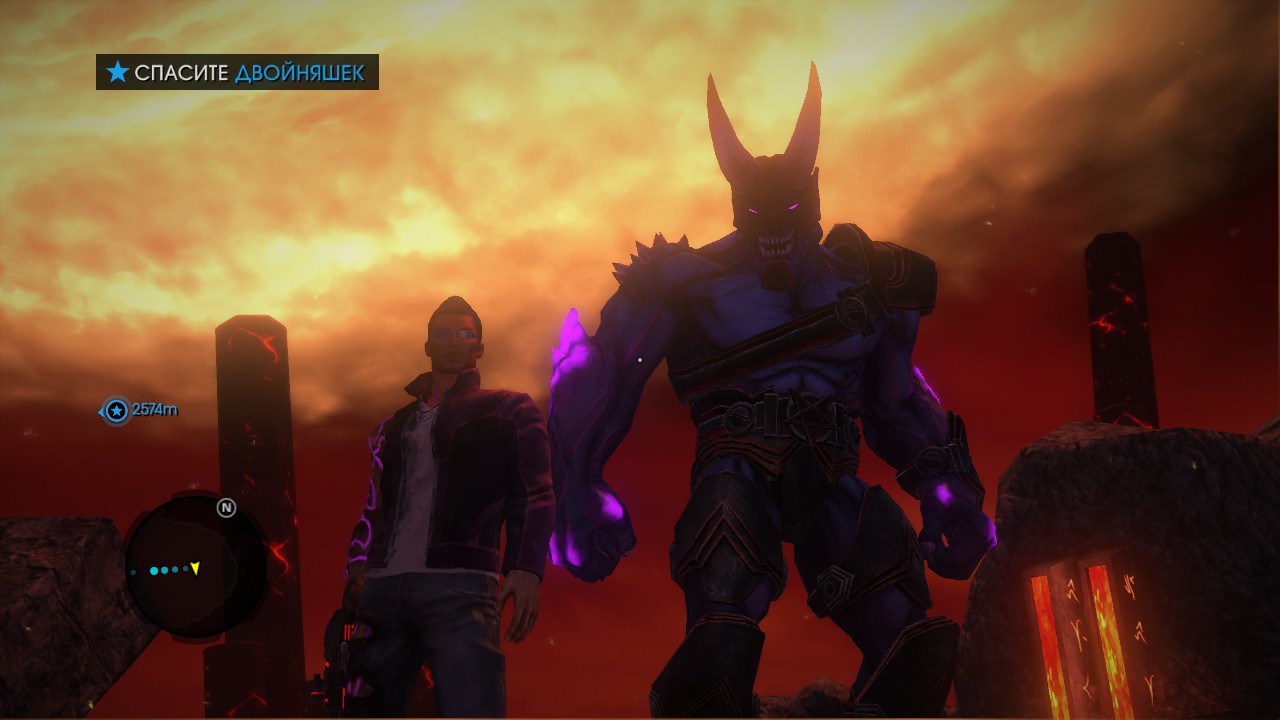Select the largest cyan GPS dot on minimap
The image size is (1280, 720).
(154, 570)
